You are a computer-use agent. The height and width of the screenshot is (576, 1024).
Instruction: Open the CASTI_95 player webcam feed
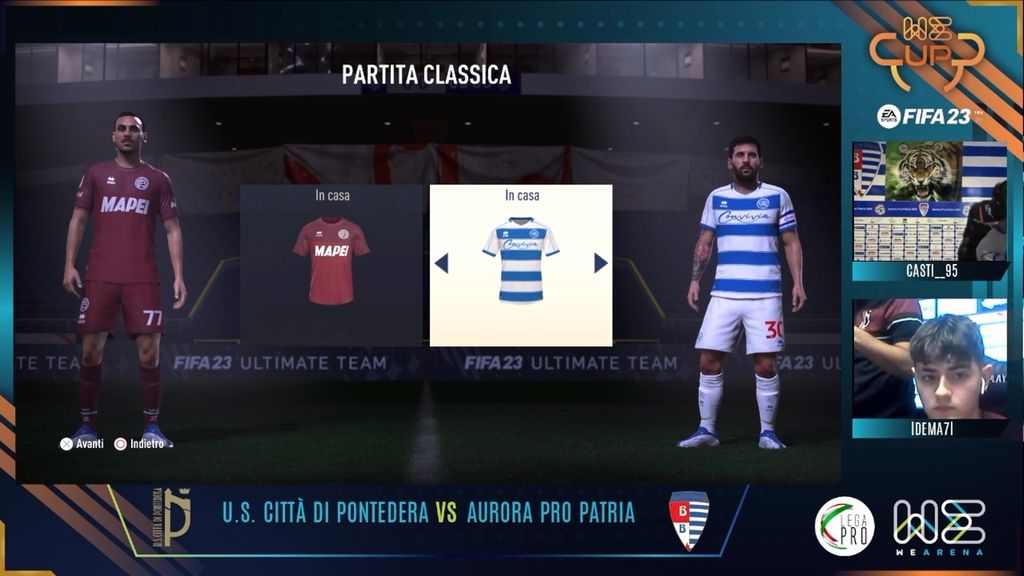(x=929, y=201)
